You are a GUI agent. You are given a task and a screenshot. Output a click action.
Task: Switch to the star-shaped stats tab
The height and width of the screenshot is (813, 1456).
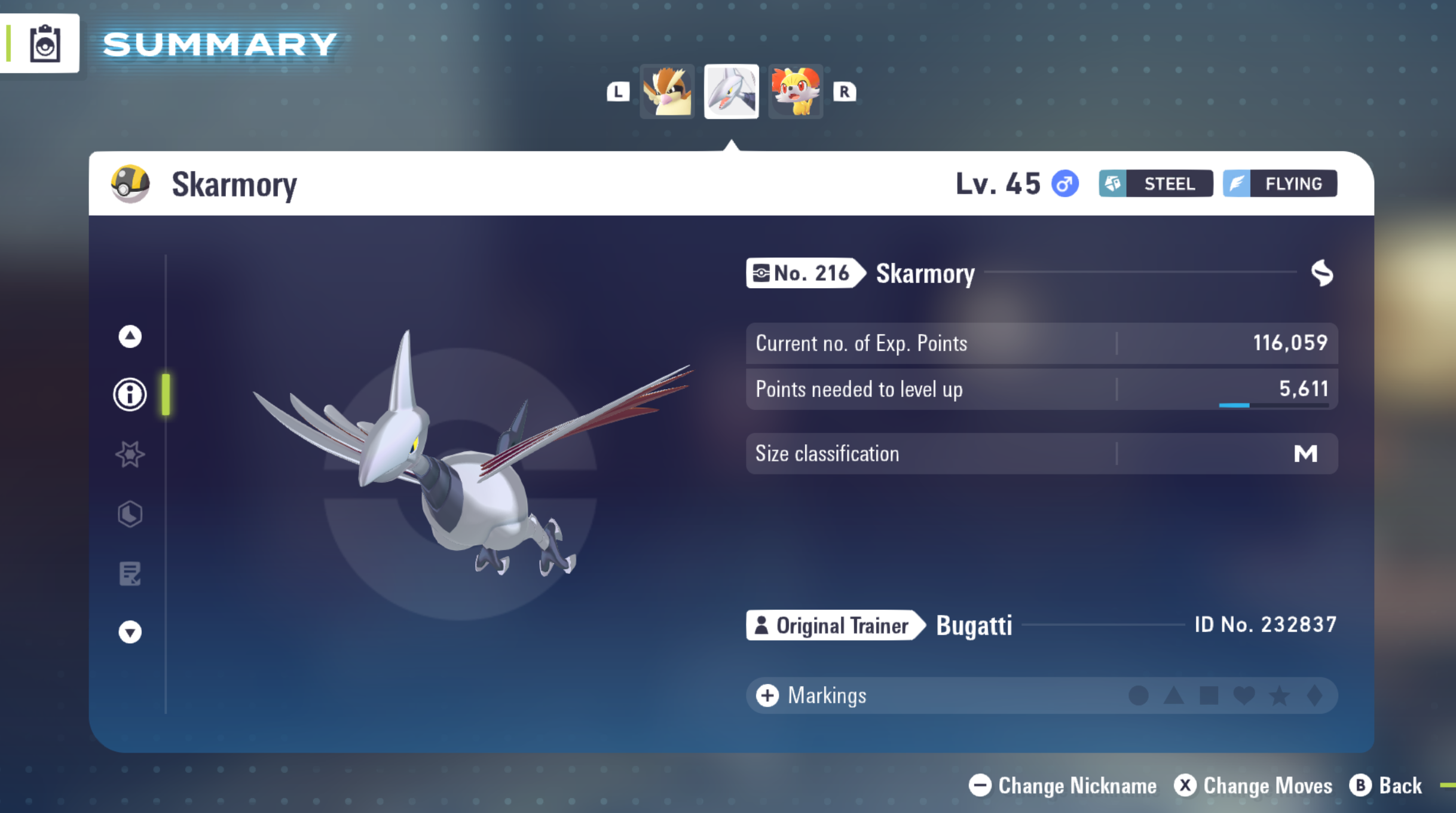tap(130, 454)
